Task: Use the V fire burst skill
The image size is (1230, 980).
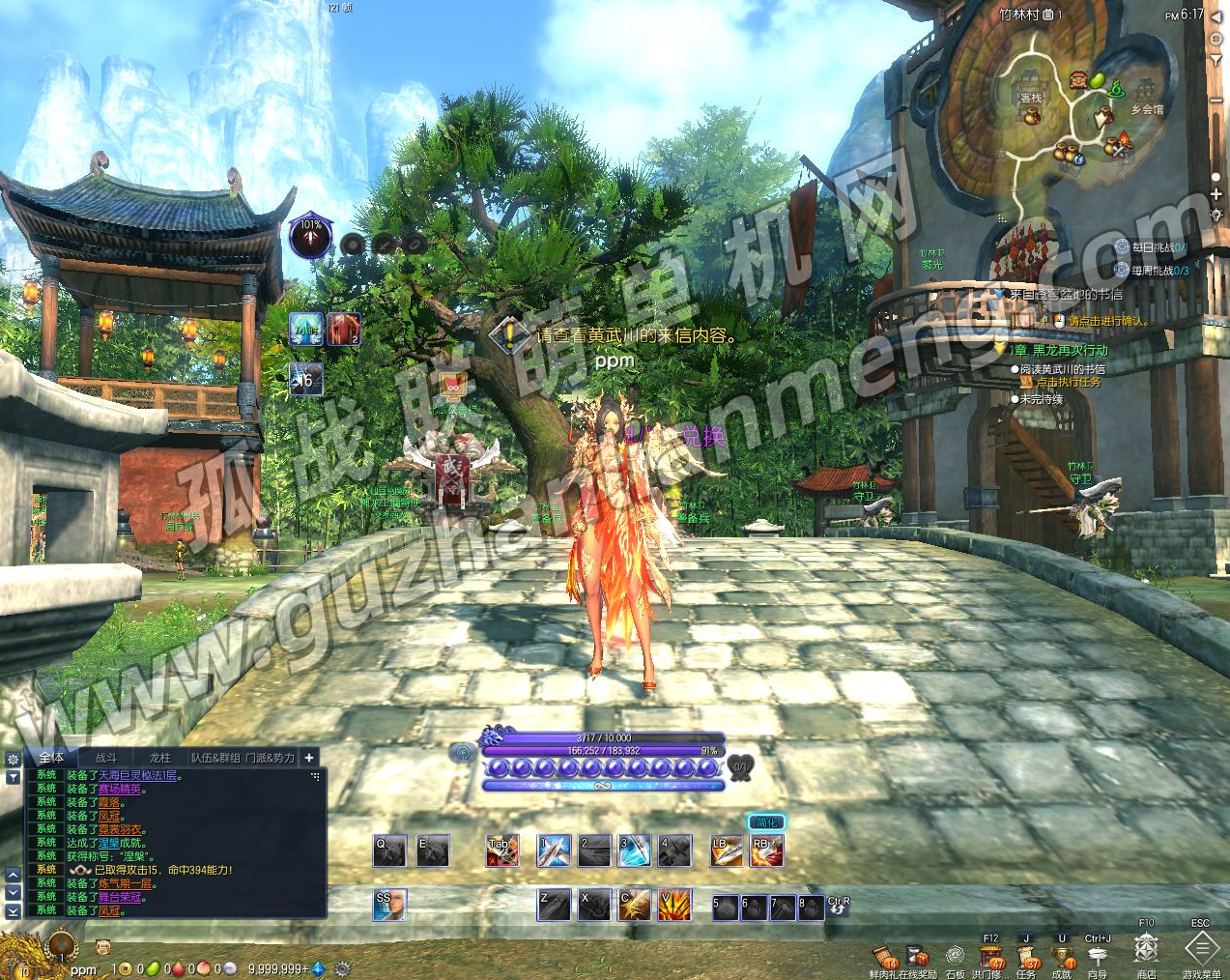Action: (x=674, y=905)
